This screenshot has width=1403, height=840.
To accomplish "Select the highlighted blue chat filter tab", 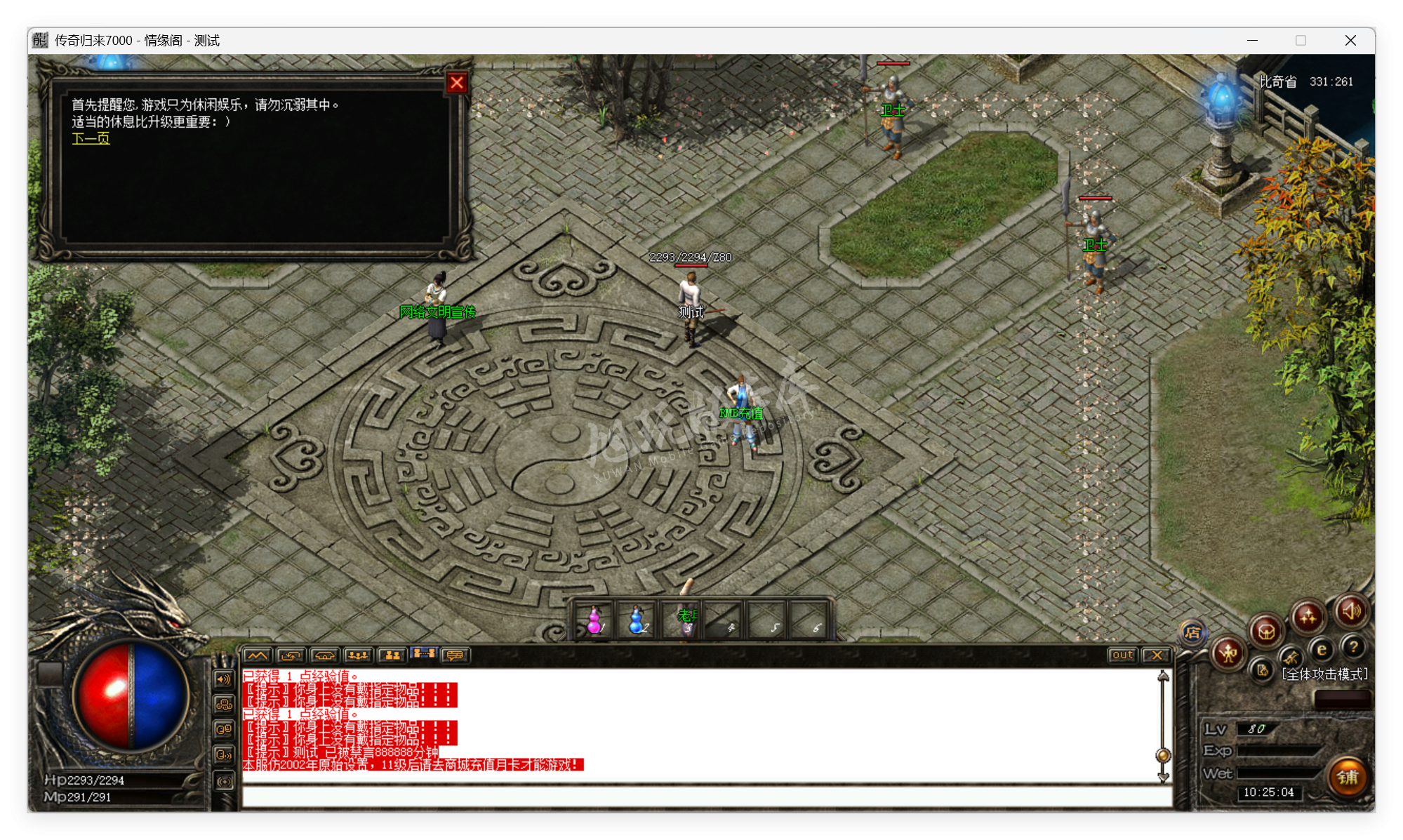I will pos(424,654).
